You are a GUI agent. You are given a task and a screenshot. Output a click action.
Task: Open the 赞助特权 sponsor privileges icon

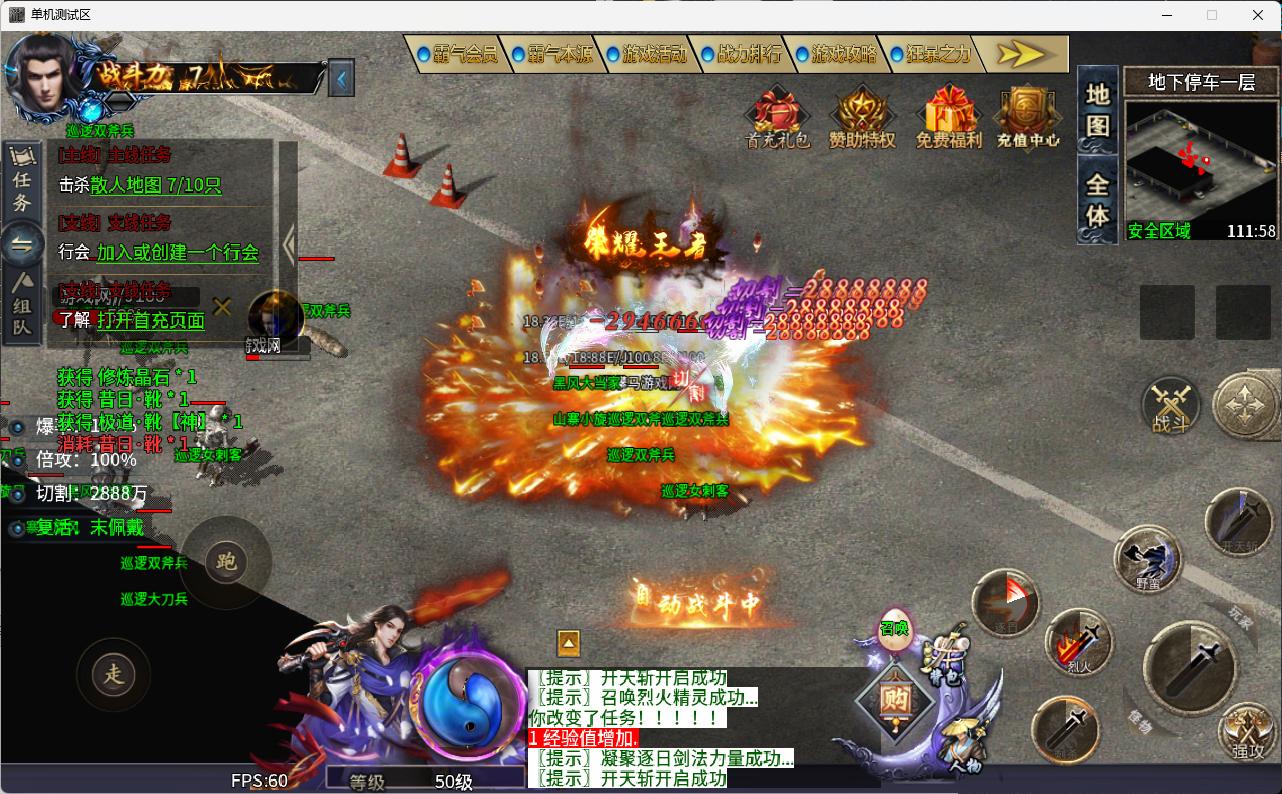click(x=862, y=117)
